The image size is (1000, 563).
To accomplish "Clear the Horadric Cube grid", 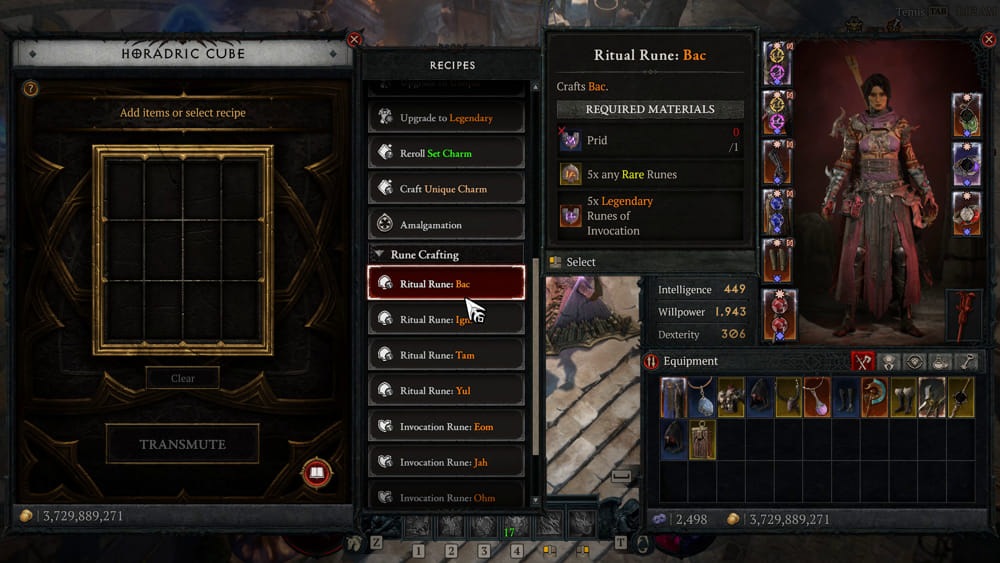I will click(182, 378).
